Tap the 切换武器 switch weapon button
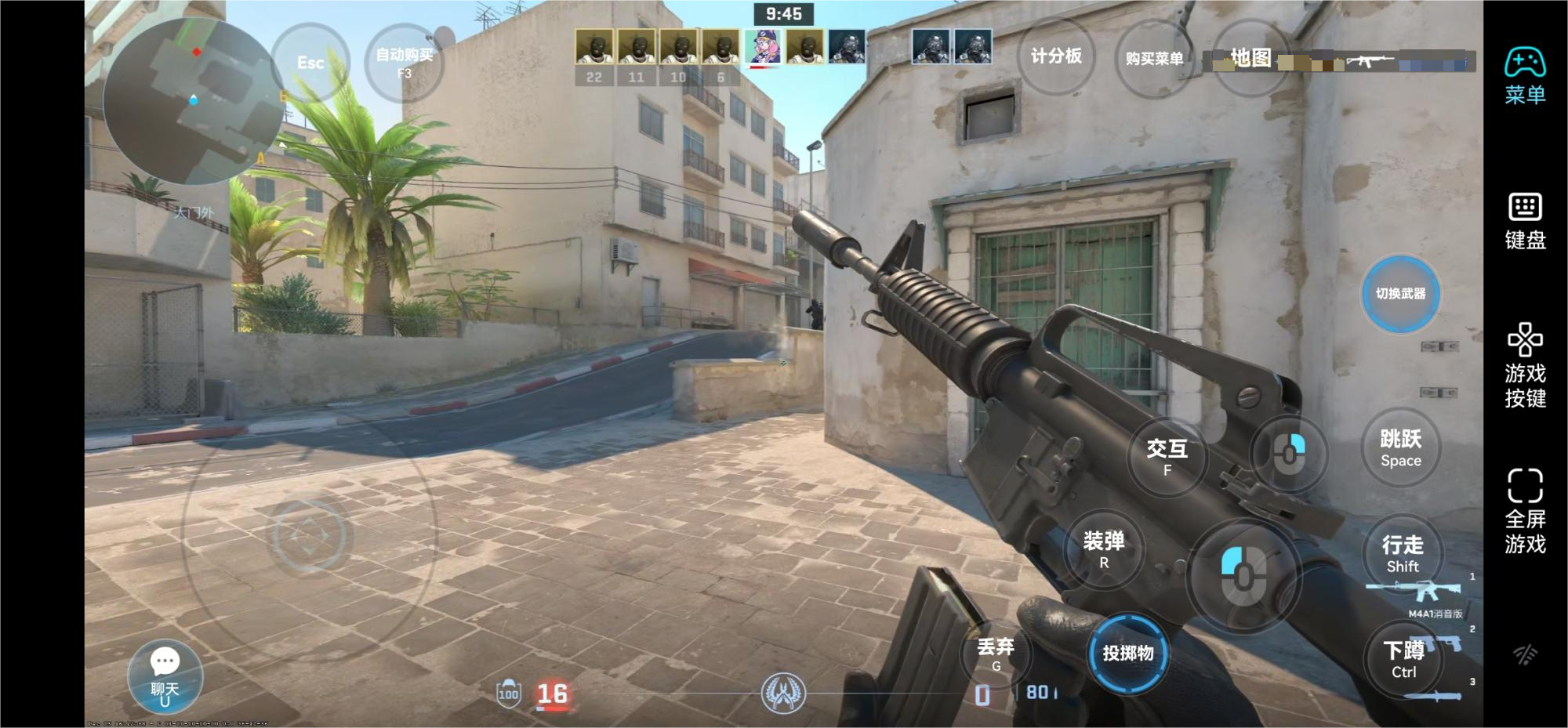The width and height of the screenshot is (1568, 728). [x=1400, y=294]
